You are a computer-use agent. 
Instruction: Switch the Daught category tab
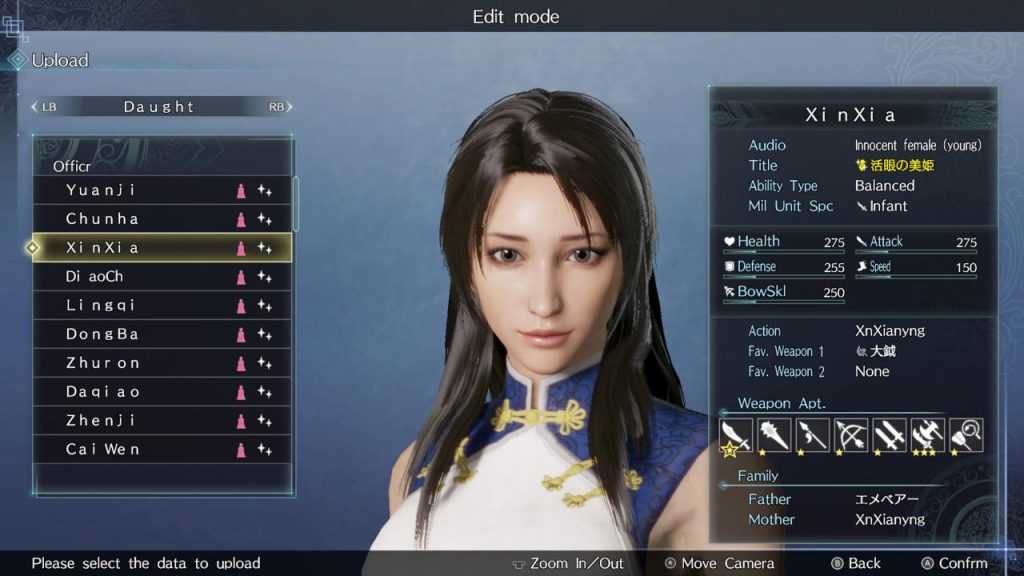point(160,106)
